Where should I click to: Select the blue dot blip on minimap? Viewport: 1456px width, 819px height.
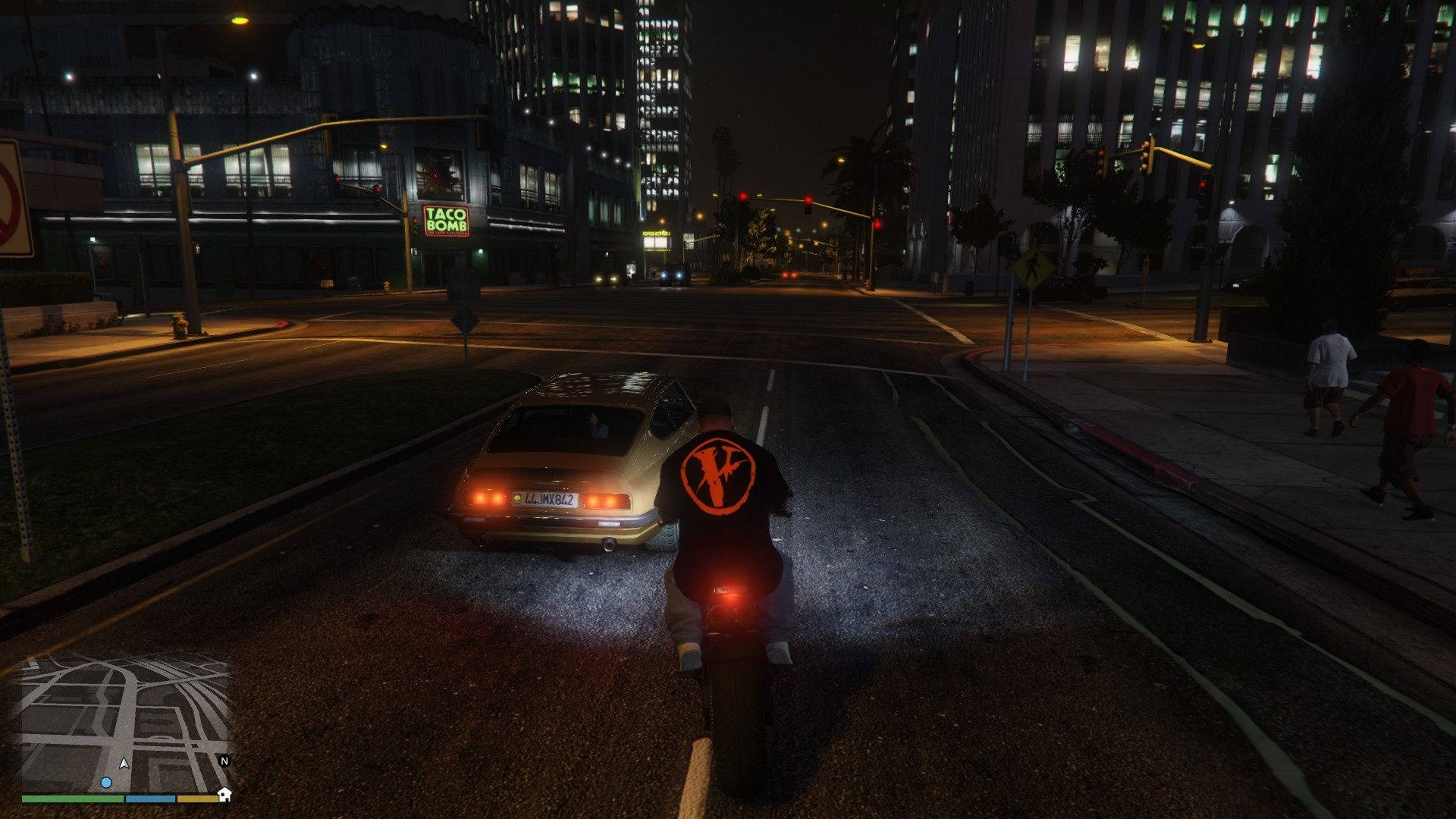coord(106,782)
